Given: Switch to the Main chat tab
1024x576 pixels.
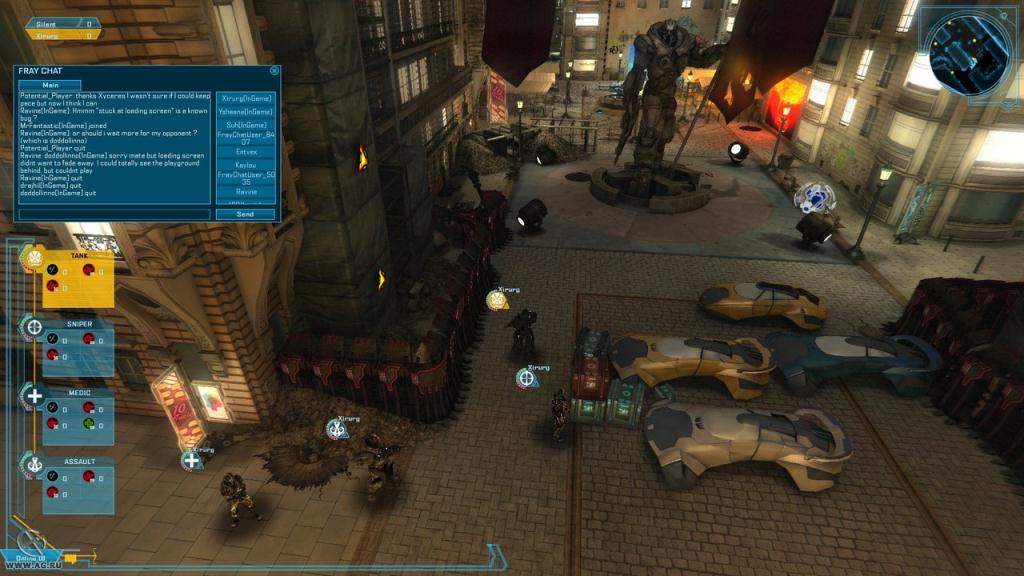Looking at the screenshot, I should tap(49, 85).
